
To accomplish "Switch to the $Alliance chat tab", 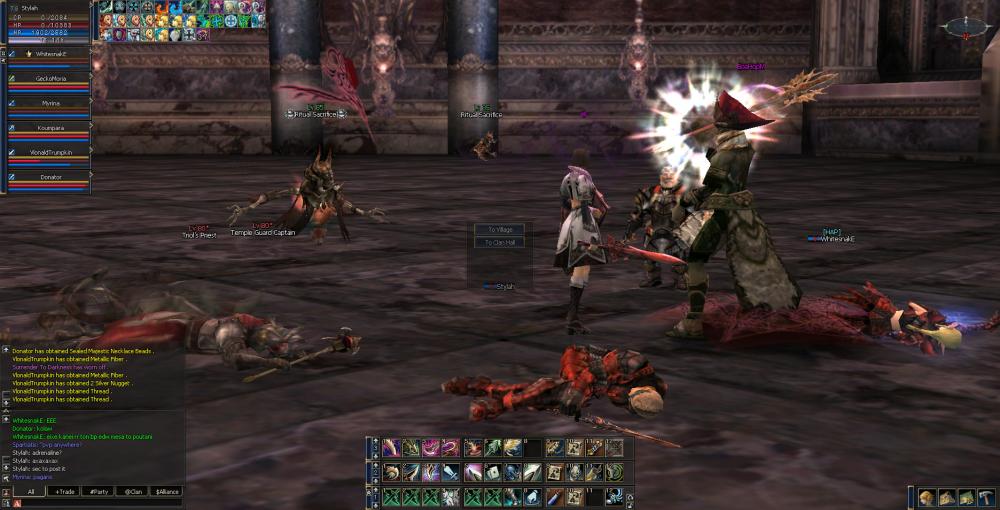I will coord(166,492).
